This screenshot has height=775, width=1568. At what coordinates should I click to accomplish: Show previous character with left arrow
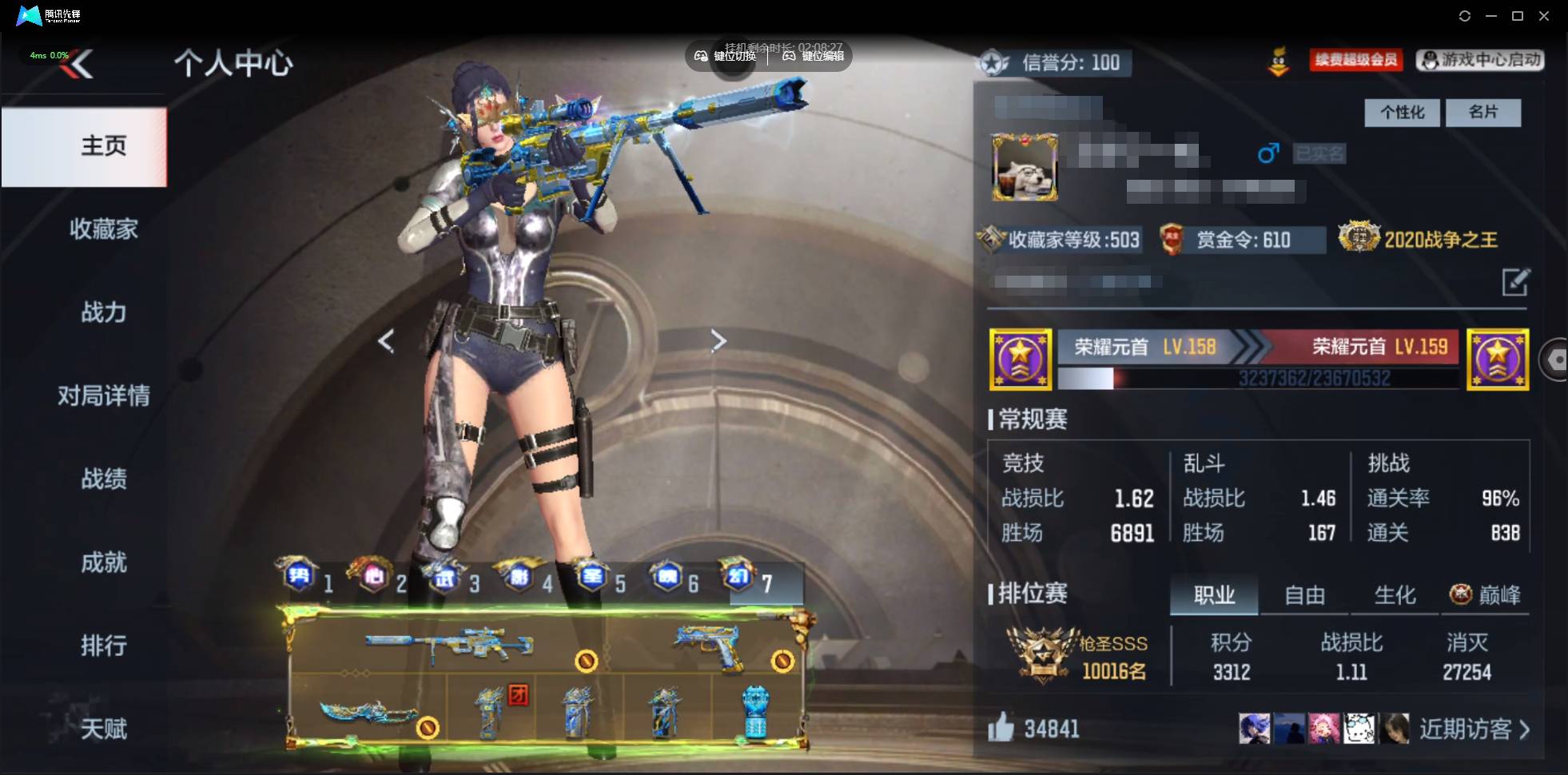(386, 341)
